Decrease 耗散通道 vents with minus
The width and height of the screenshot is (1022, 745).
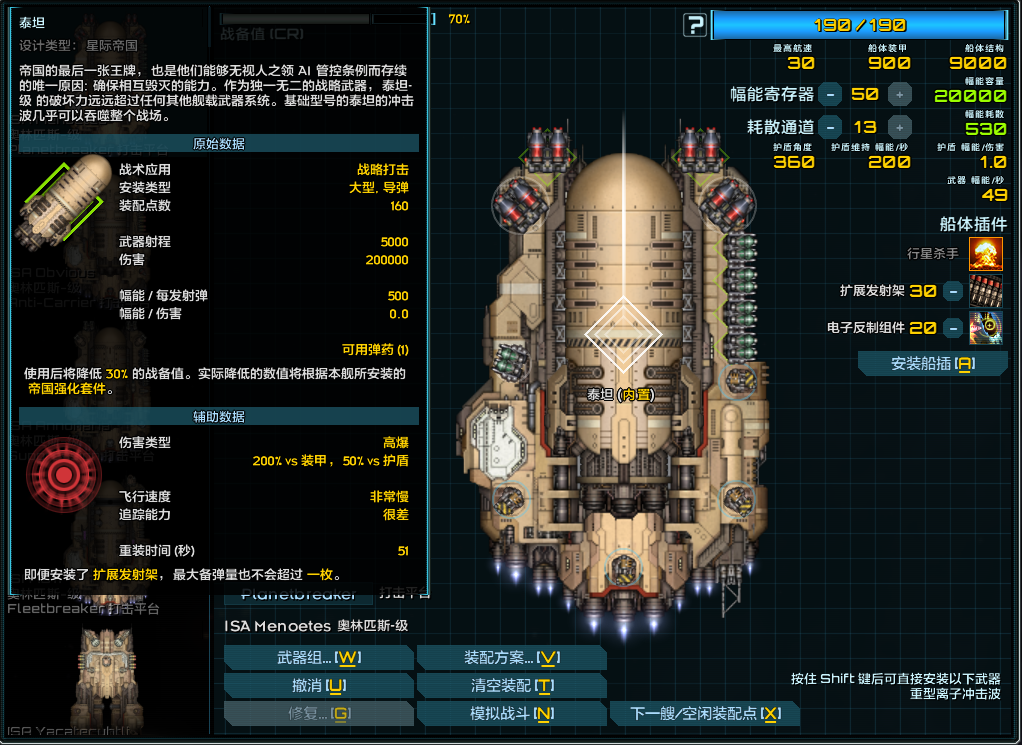click(830, 127)
